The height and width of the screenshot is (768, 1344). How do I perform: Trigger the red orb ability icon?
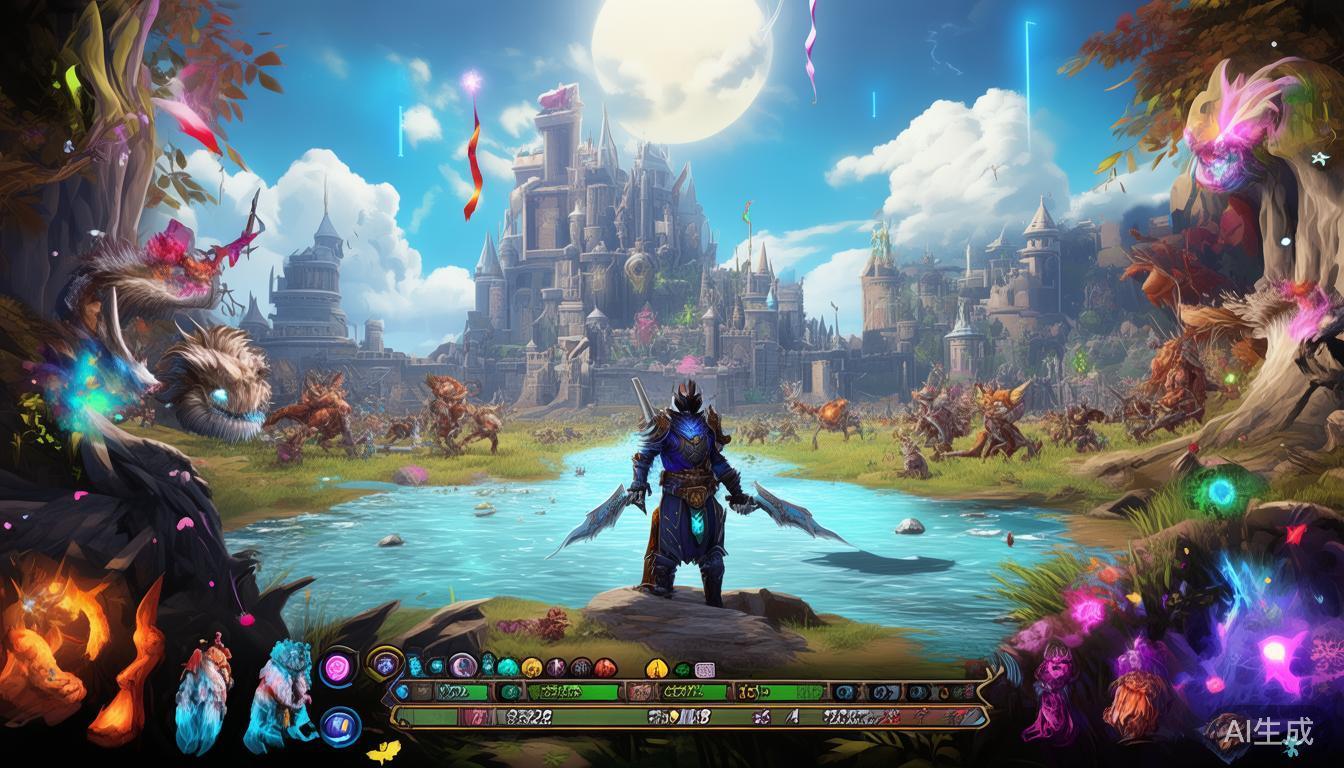604,668
